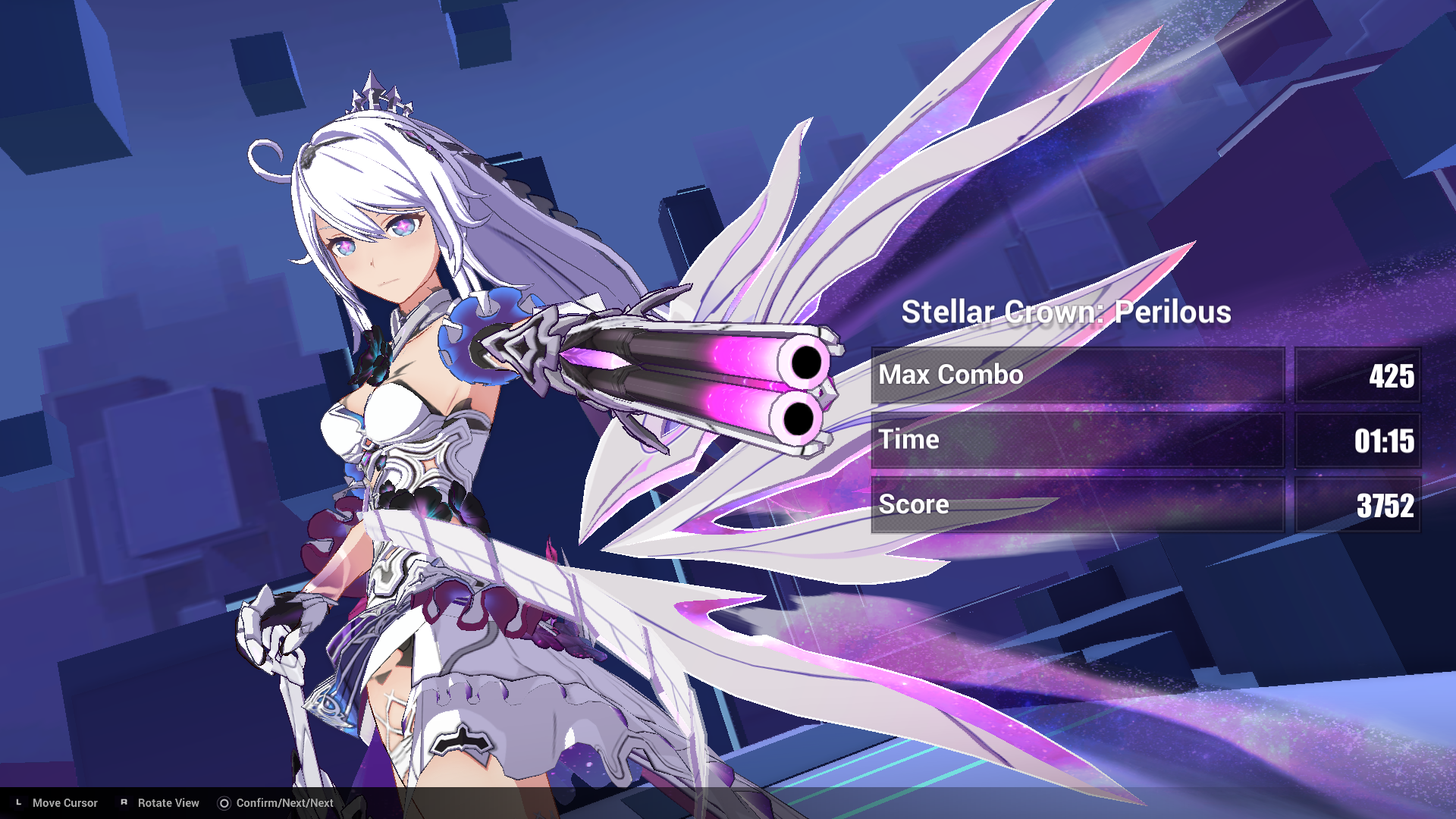Click the 01:15 time value box
The height and width of the screenshot is (819, 1456).
pyautogui.click(x=1357, y=440)
